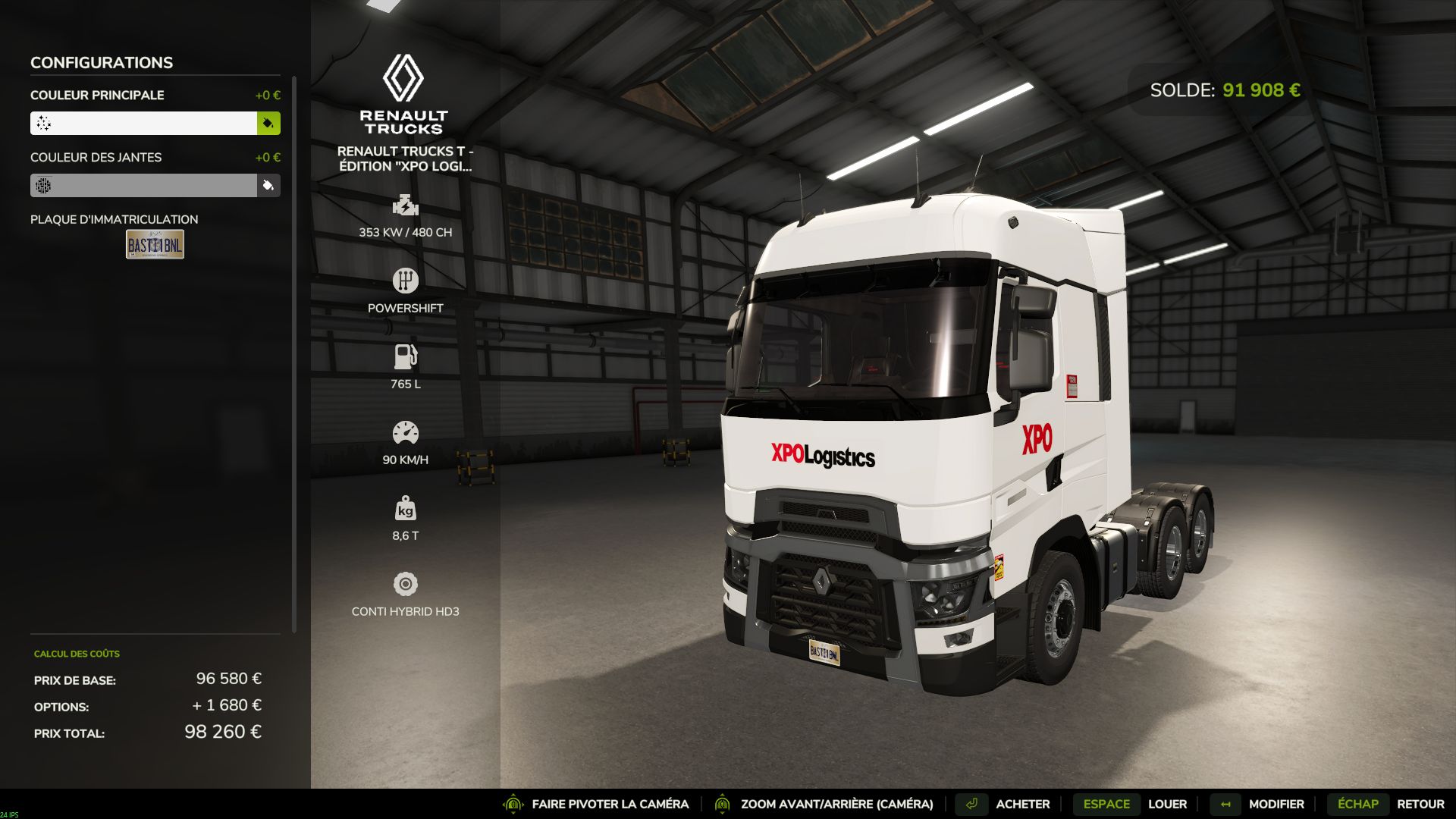
Task: Click the rim colour paint bucket button
Action: [x=268, y=185]
